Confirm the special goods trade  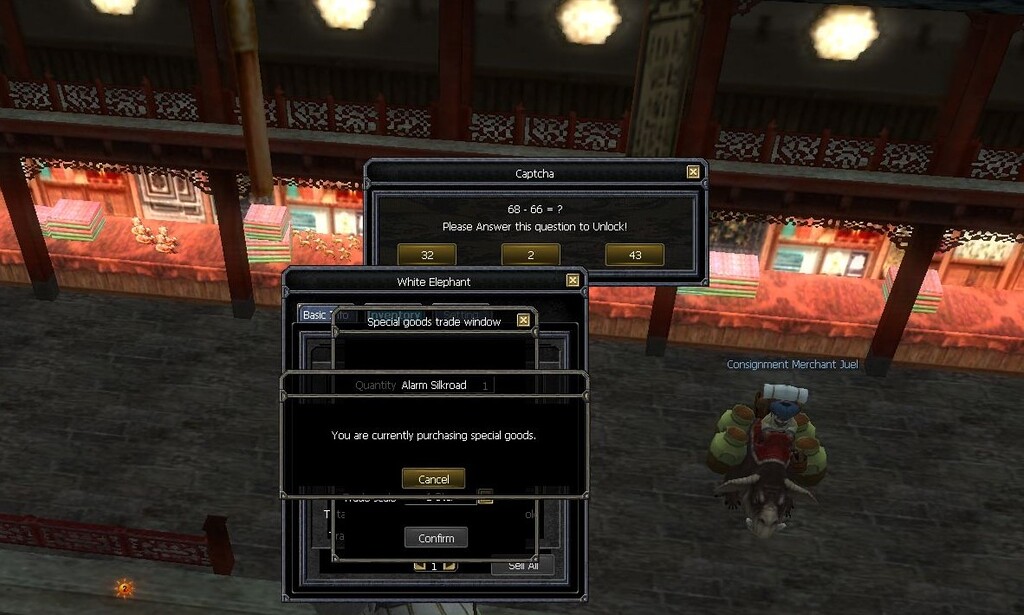436,538
